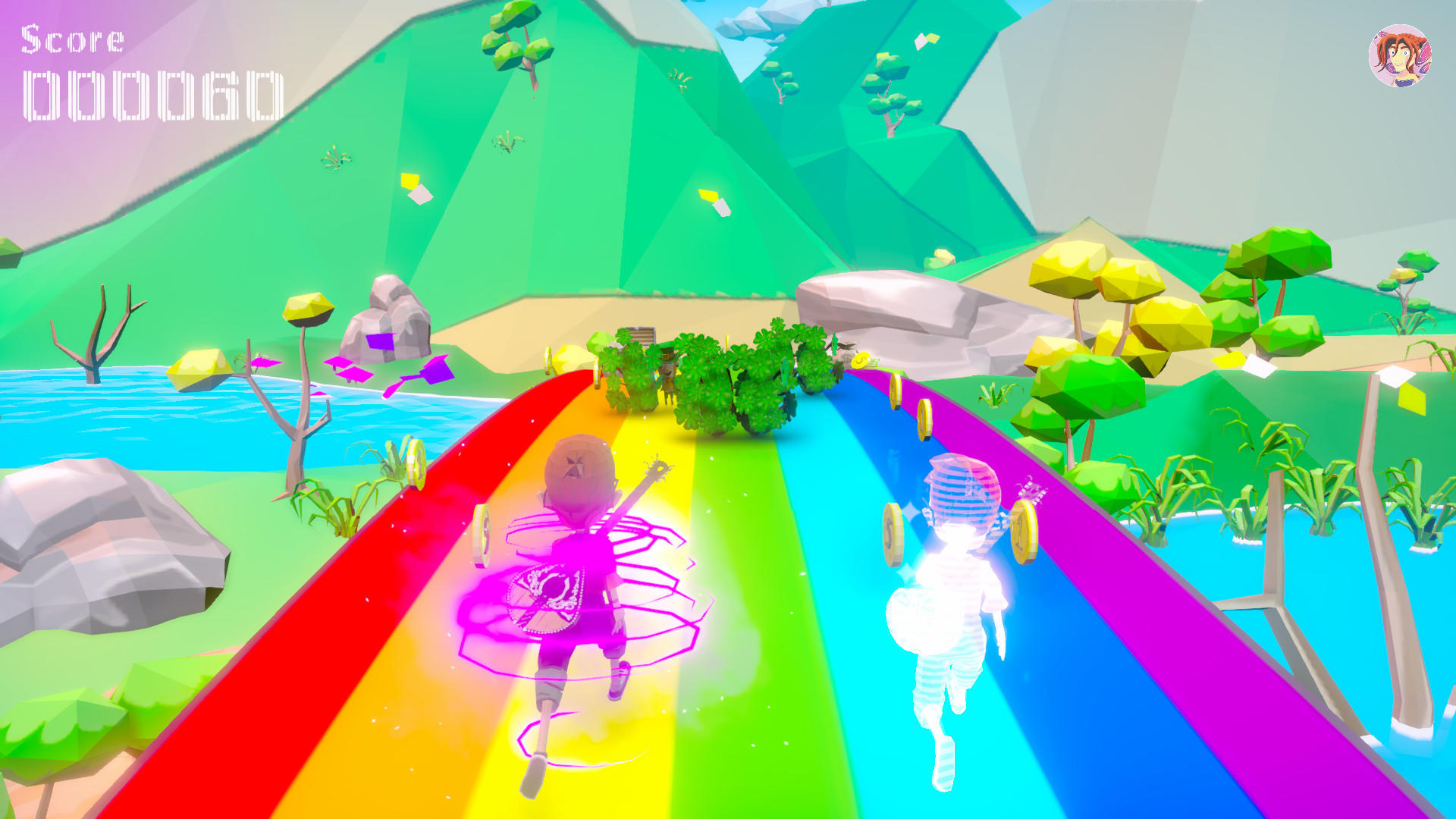Click the wooden crate above the bushes
The height and width of the screenshot is (819, 1456).
point(641,334)
